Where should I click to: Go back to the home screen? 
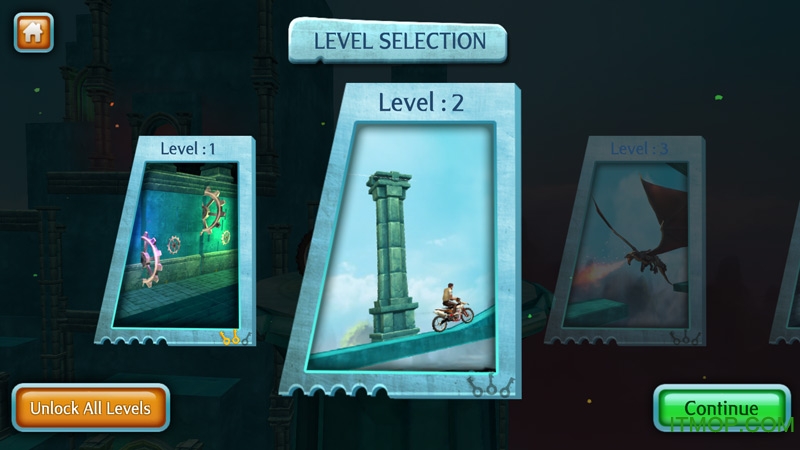pos(33,32)
